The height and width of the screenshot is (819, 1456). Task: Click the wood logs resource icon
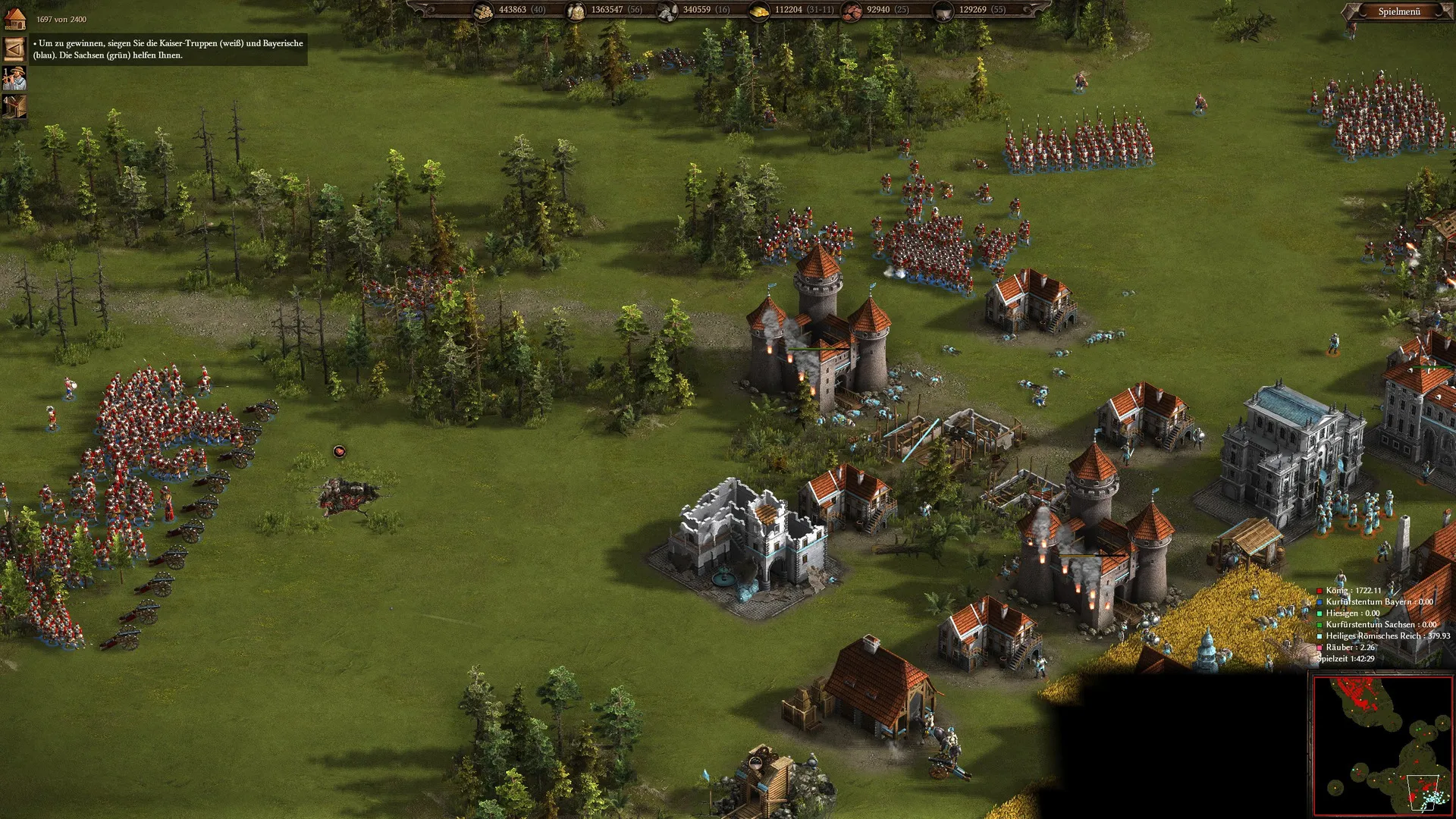(483, 11)
